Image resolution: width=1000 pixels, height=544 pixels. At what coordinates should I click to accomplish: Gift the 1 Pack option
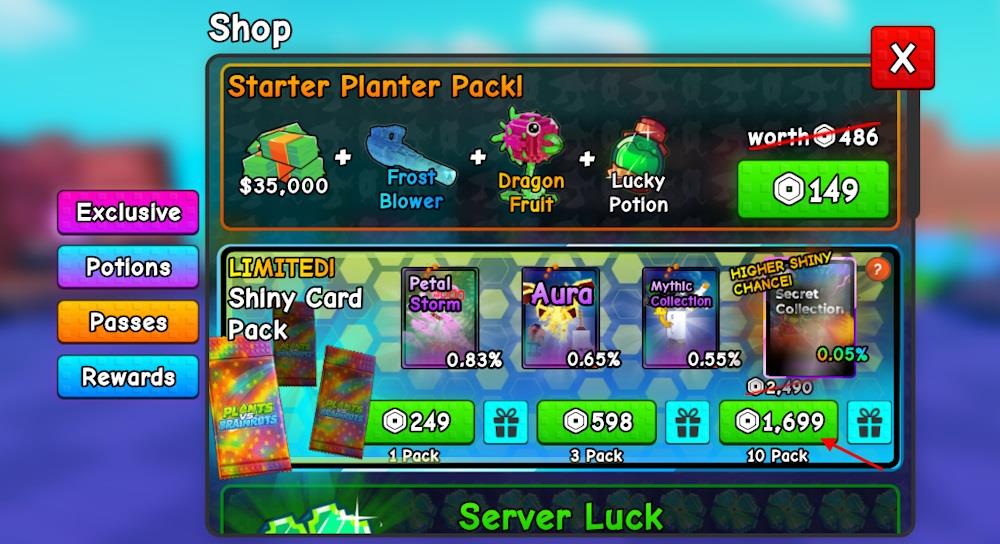506,423
